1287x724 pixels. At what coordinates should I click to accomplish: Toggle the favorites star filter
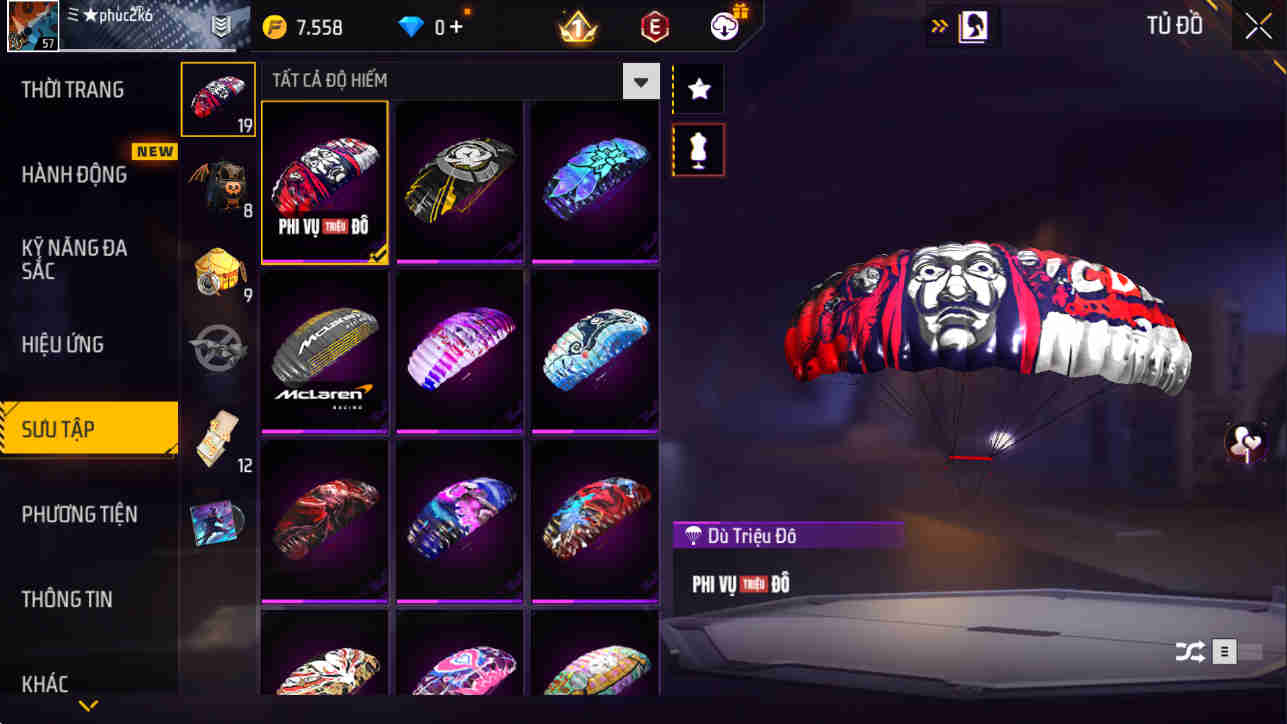click(697, 88)
